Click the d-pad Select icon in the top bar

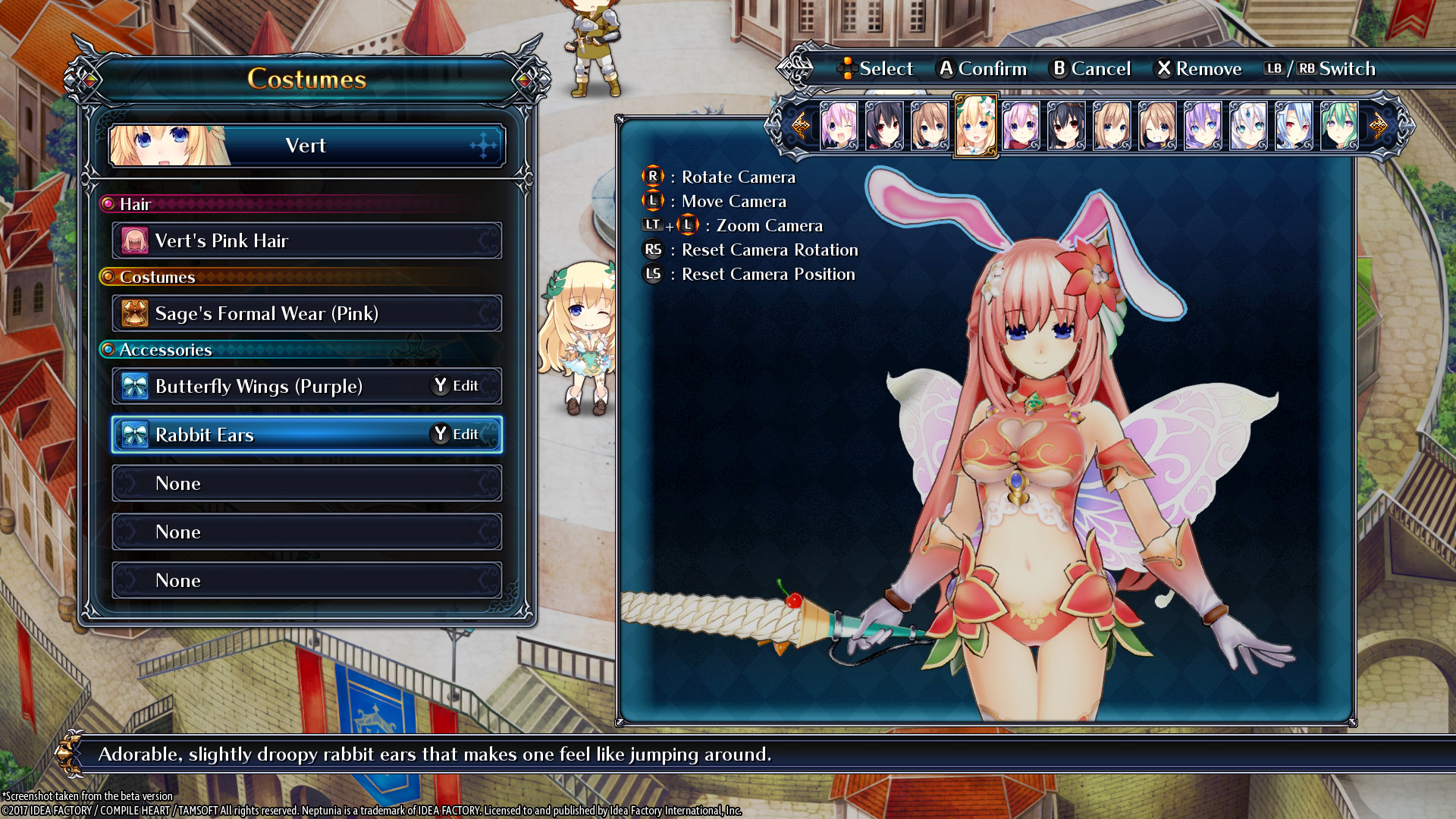847,68
